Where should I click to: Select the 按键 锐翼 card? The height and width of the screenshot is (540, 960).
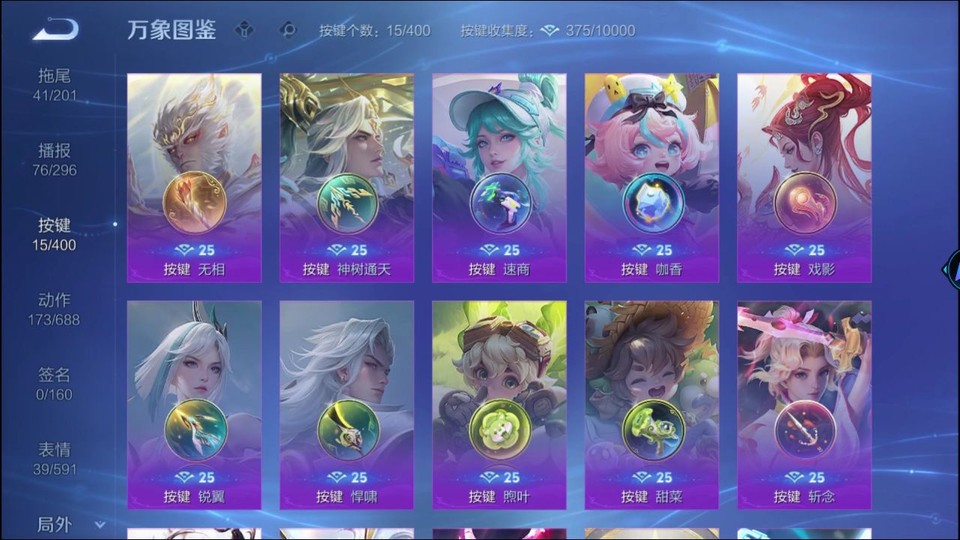pyautogui.click(x=194, y=405)
